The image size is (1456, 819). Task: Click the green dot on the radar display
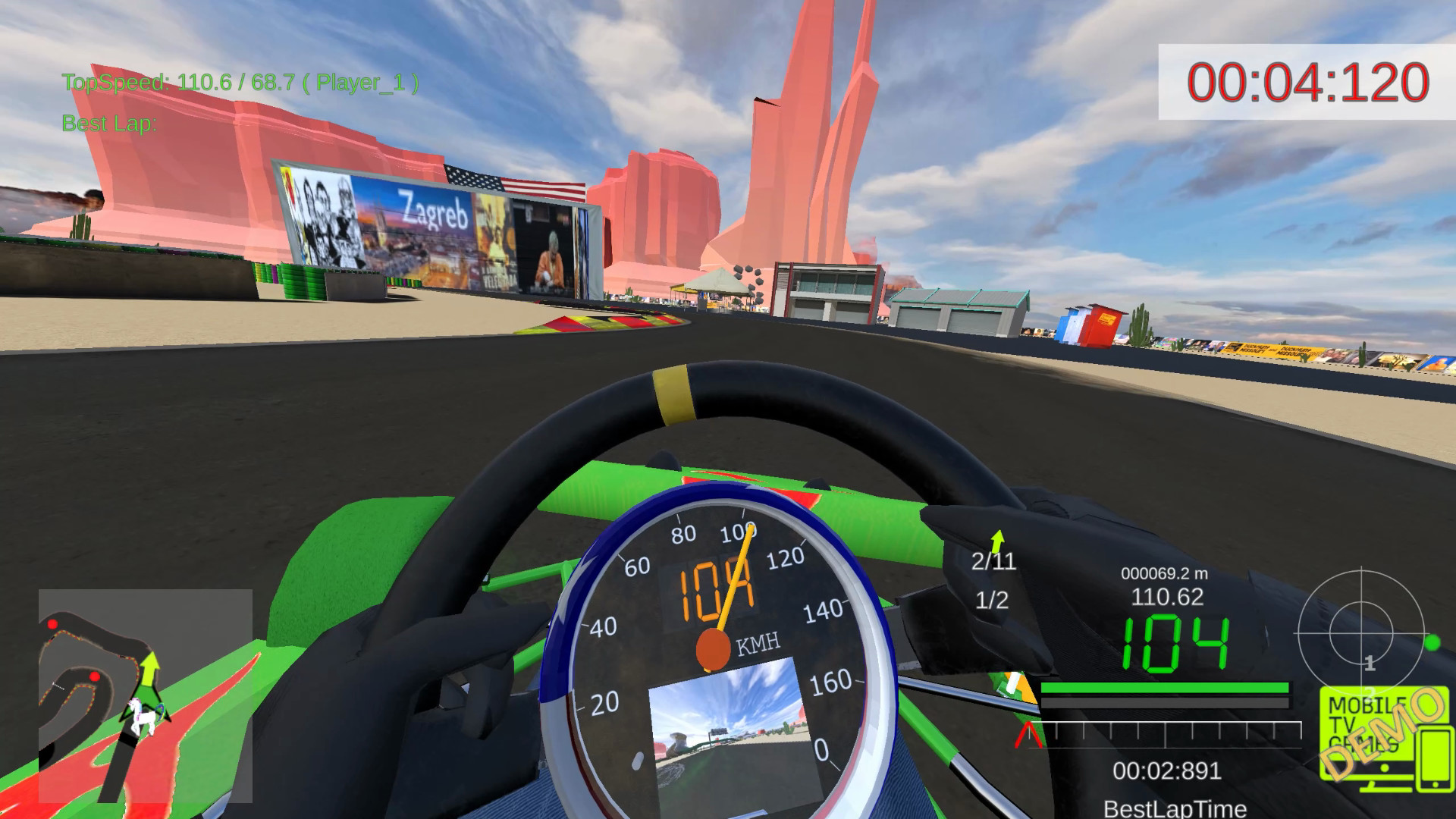click(1431, 643)
